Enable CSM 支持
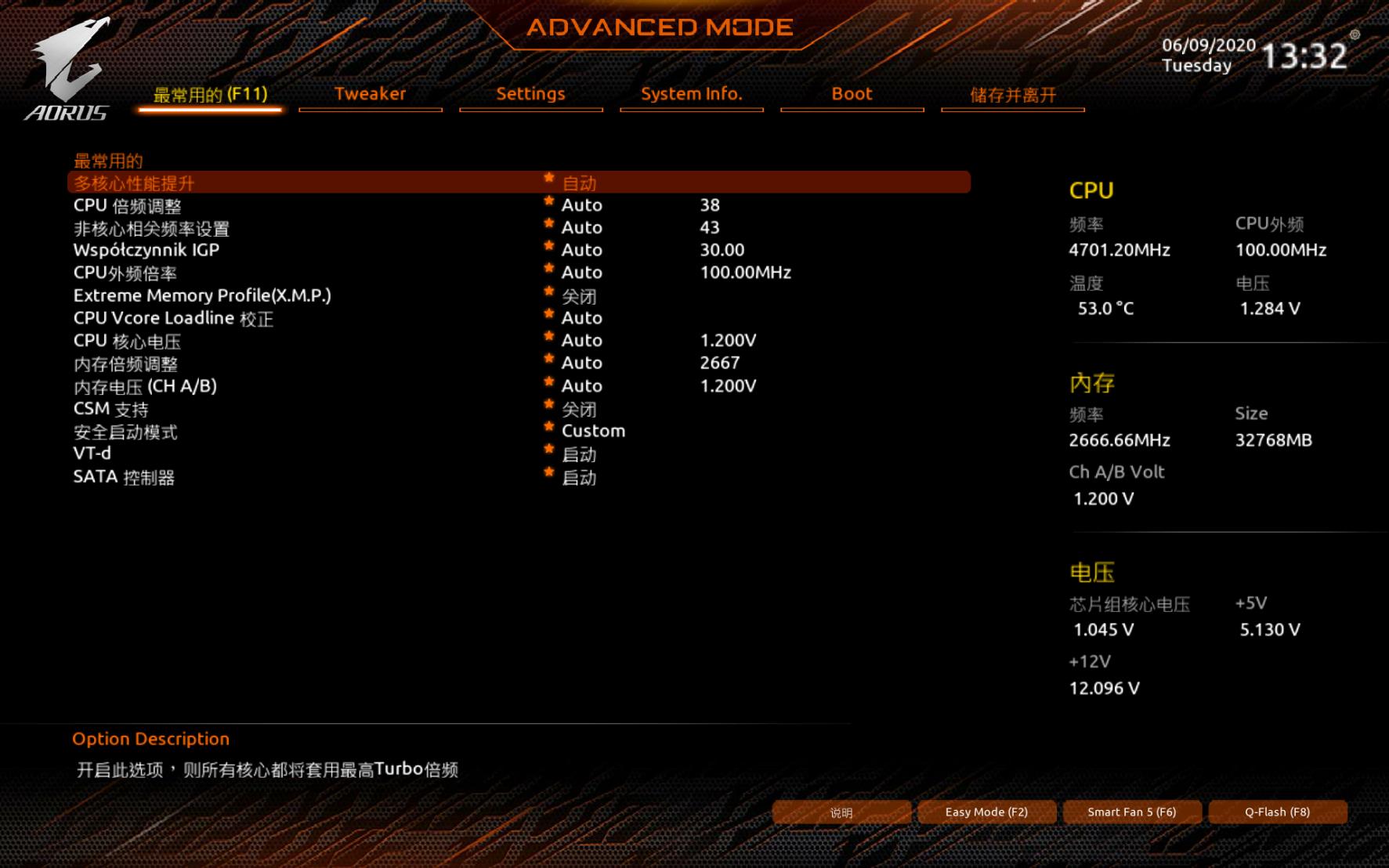Screen dimensions: 1389x868 578,410
